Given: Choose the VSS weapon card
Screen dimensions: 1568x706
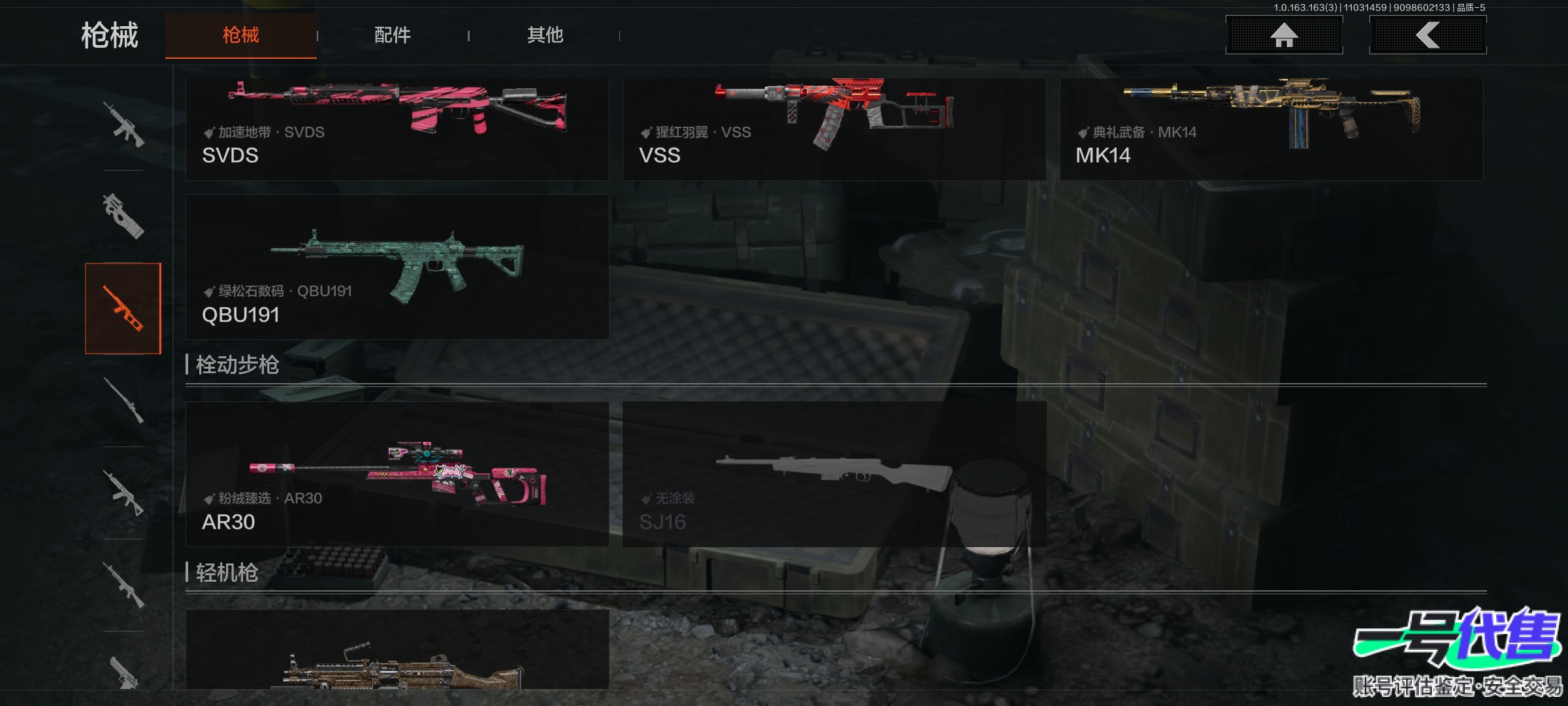Looking at the screenshot, I should click(x=834, y=129).
